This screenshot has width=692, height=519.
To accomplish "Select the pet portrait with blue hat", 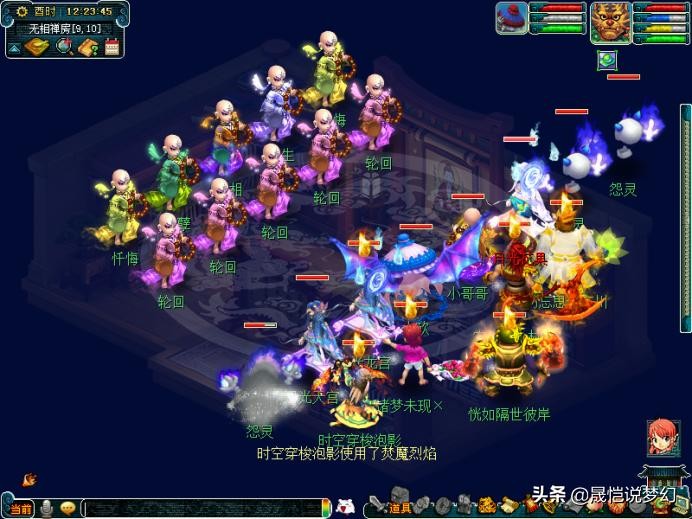I will (x=511, y=17).
